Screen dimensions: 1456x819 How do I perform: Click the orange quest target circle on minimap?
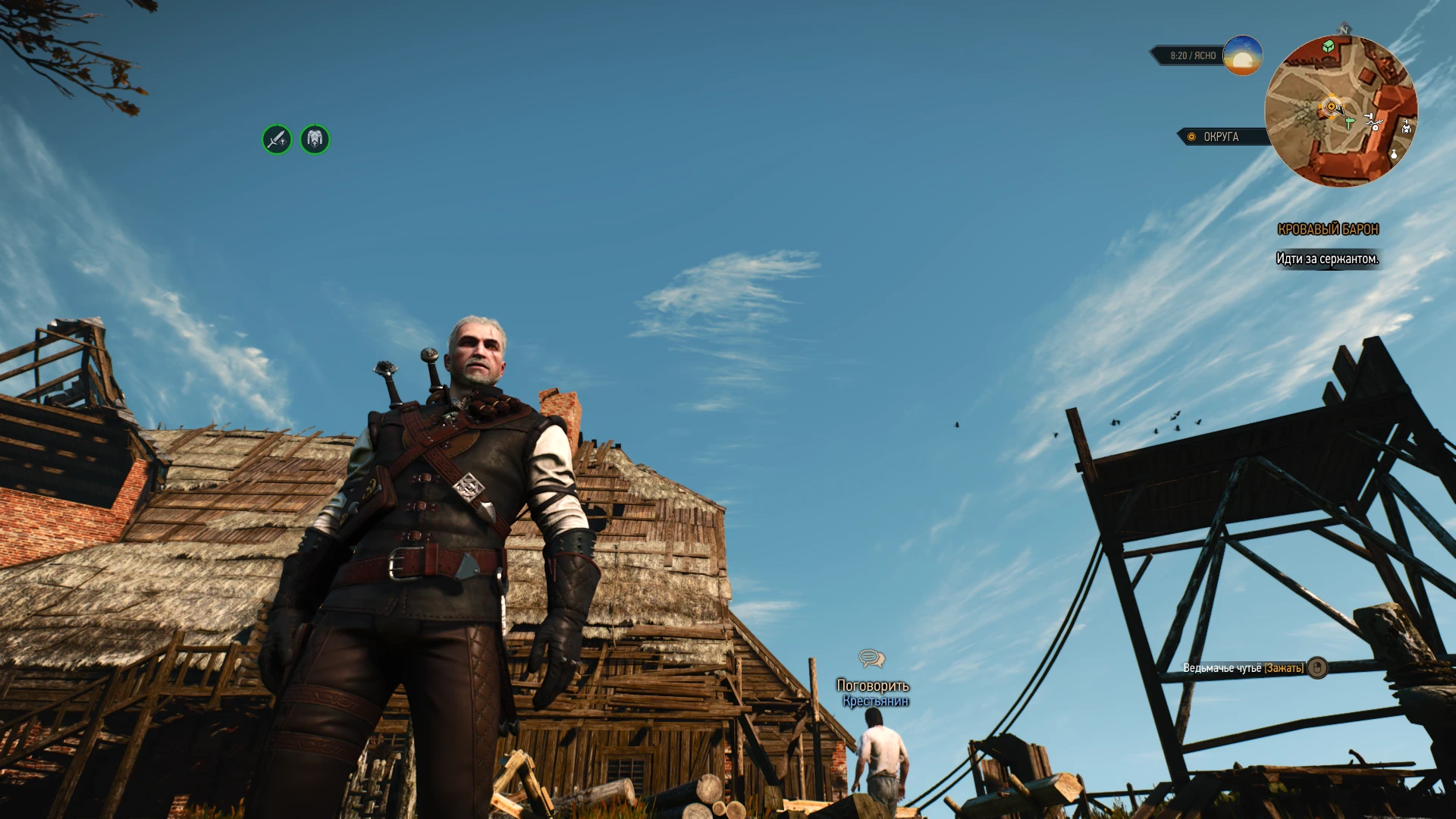click(1331, 105)
